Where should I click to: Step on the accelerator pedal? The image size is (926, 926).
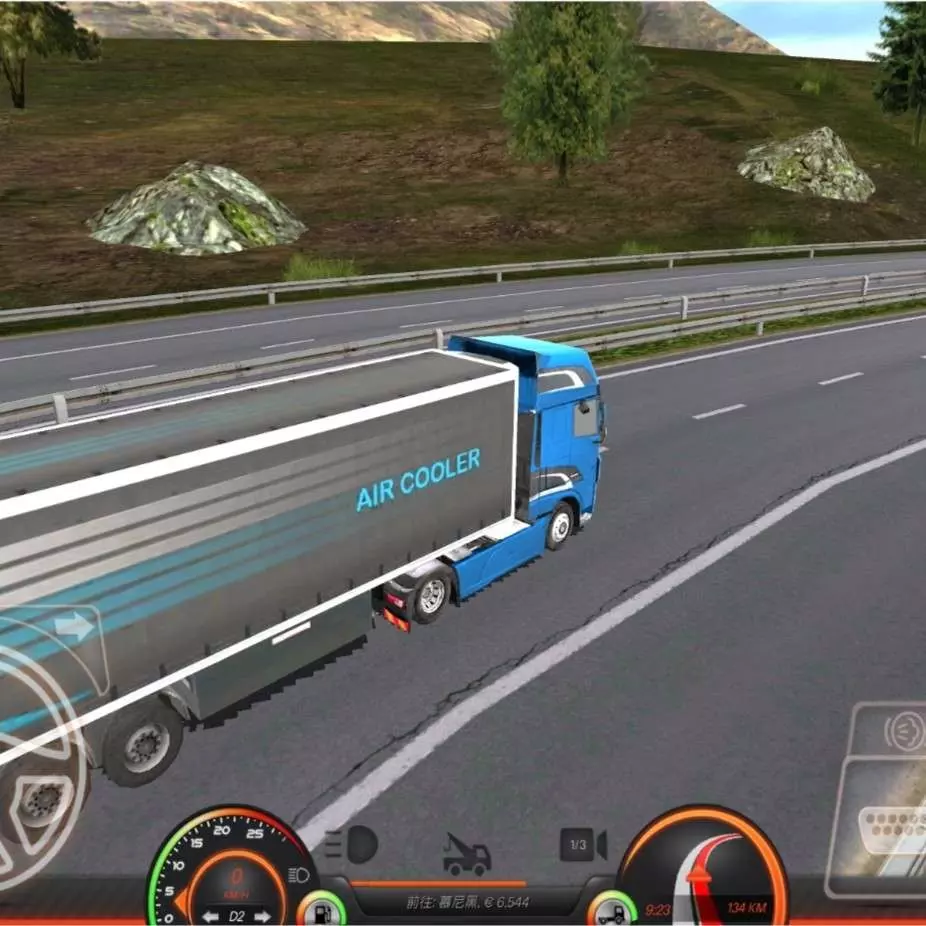click(x=885, y=830)
